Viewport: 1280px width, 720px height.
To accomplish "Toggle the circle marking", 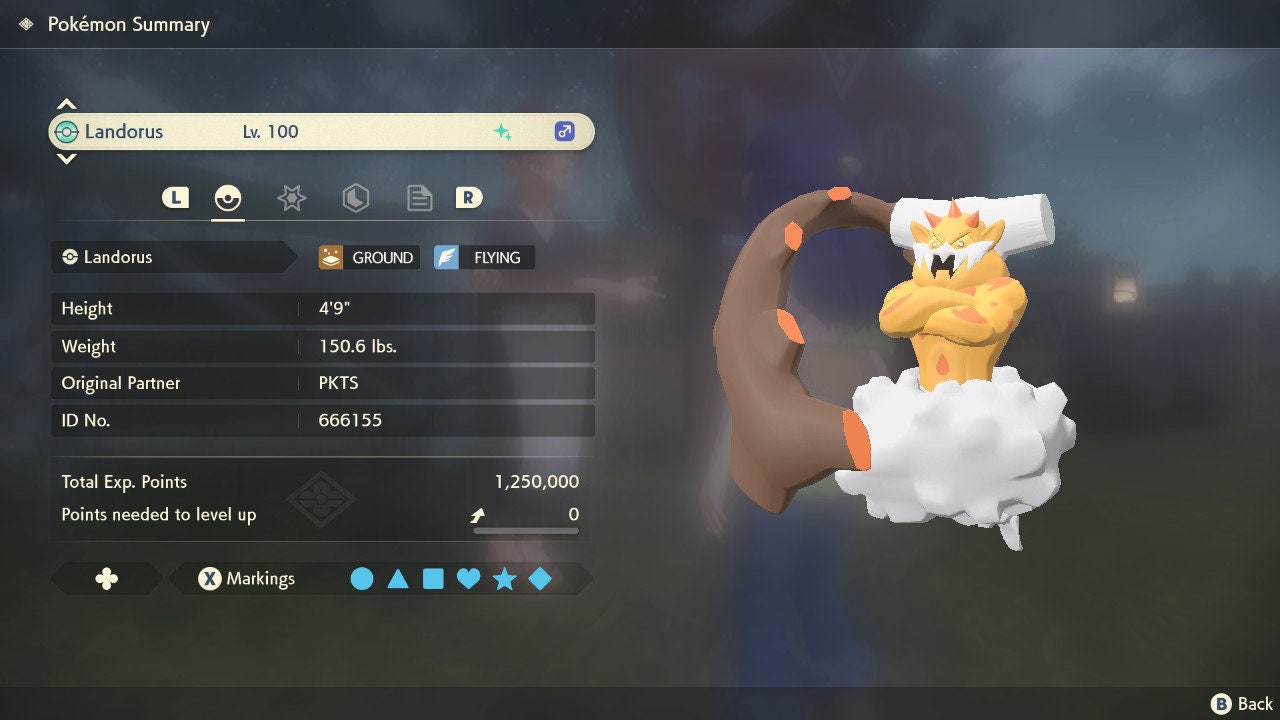I will click(362, 579).
